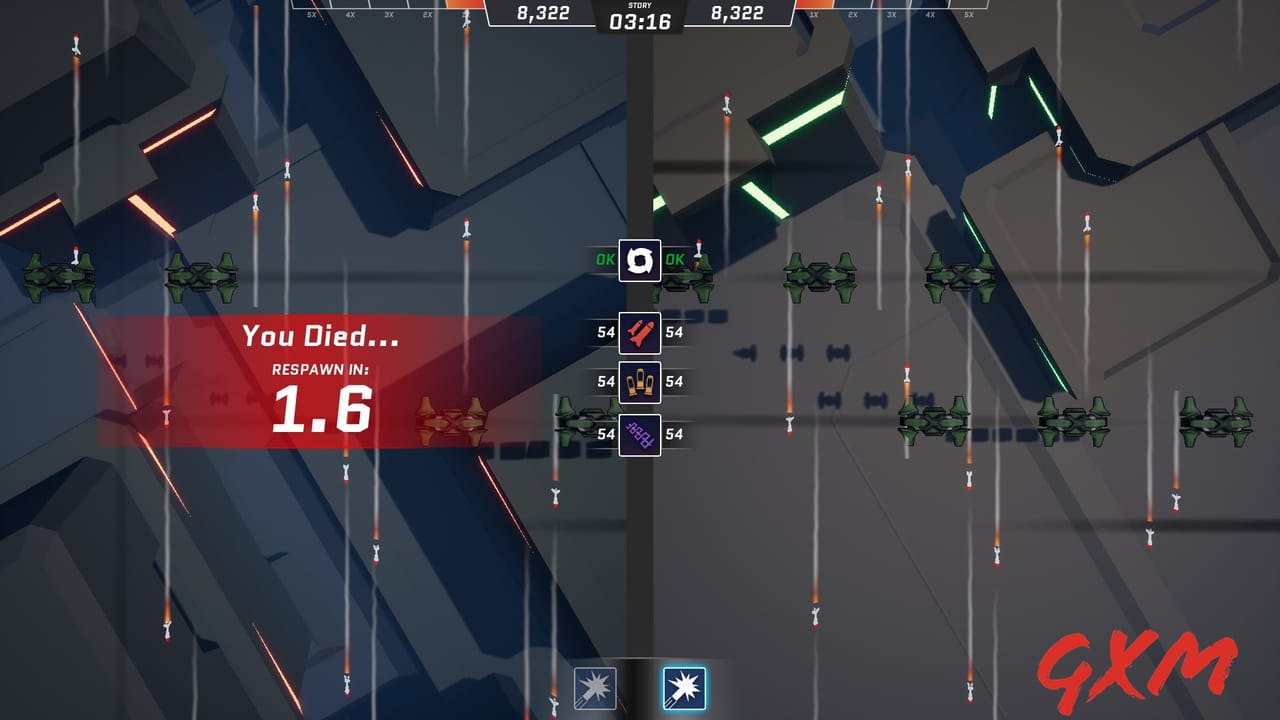Screen dimensions: 1280x720
Task: Click the 5X segment on left multiplier bar
Action: [311, 14]
